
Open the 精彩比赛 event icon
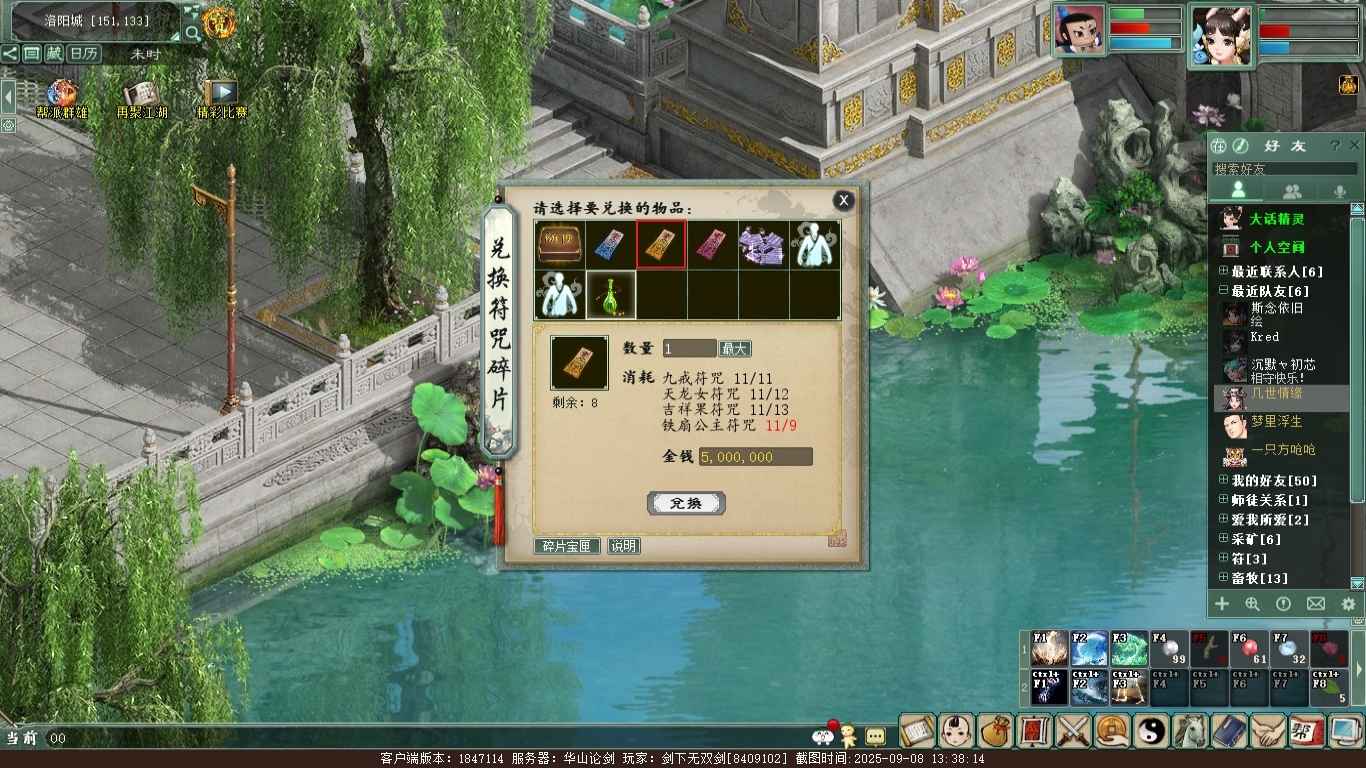click(221, 99)
